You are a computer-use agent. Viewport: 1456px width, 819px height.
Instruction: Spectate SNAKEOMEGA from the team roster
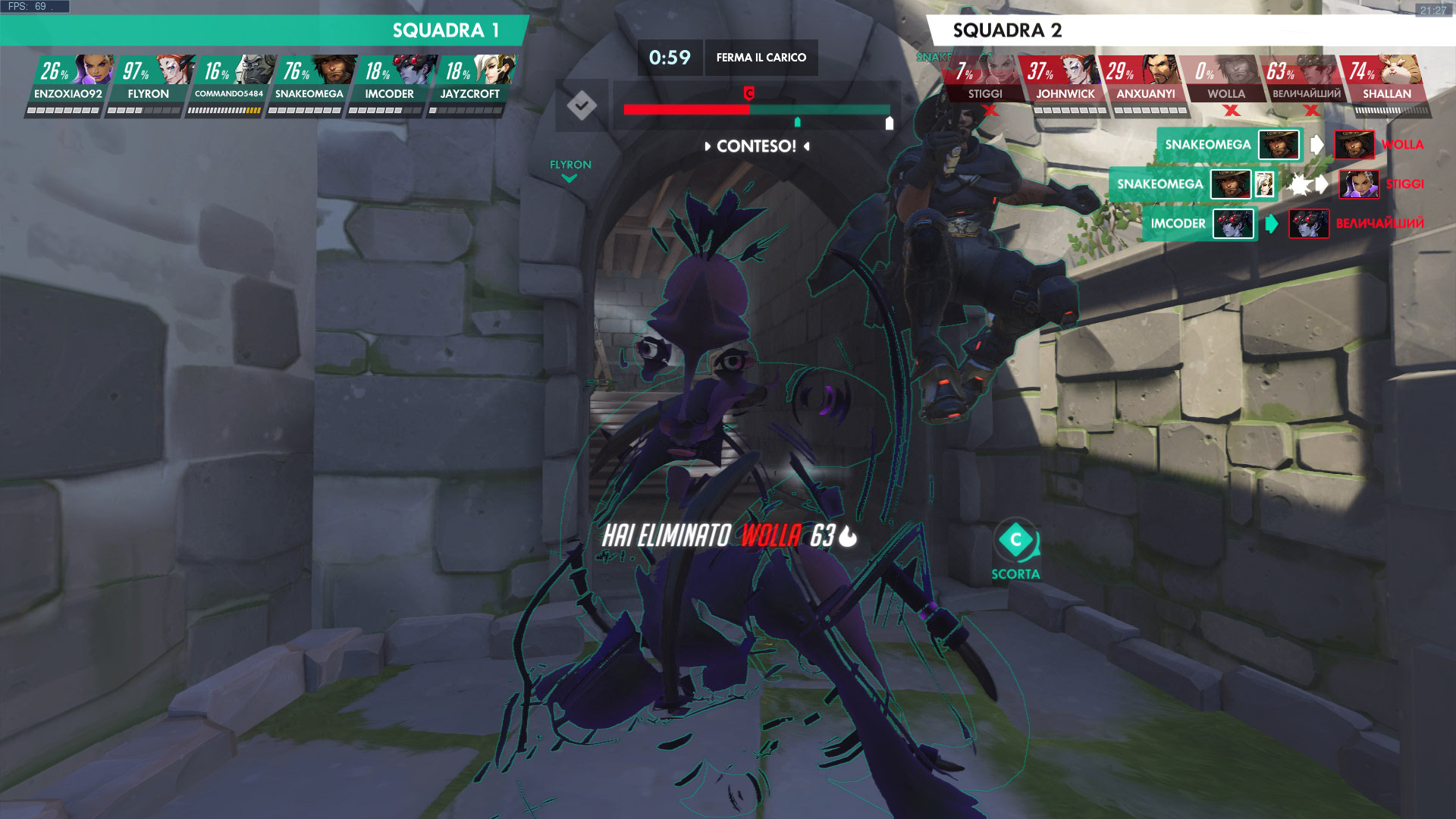[309, 83]
